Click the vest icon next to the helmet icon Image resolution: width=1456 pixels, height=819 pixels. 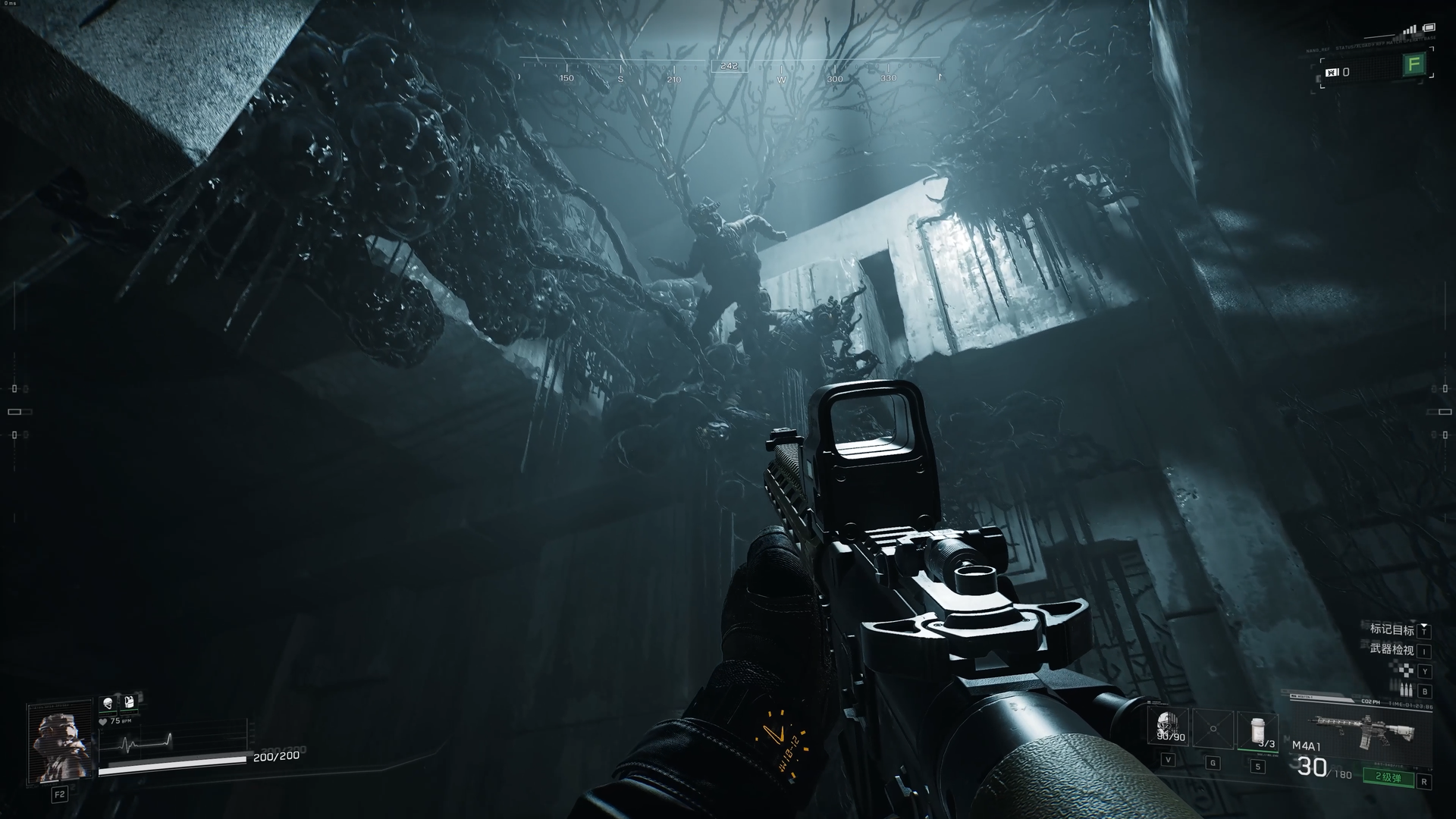(129, 702)
